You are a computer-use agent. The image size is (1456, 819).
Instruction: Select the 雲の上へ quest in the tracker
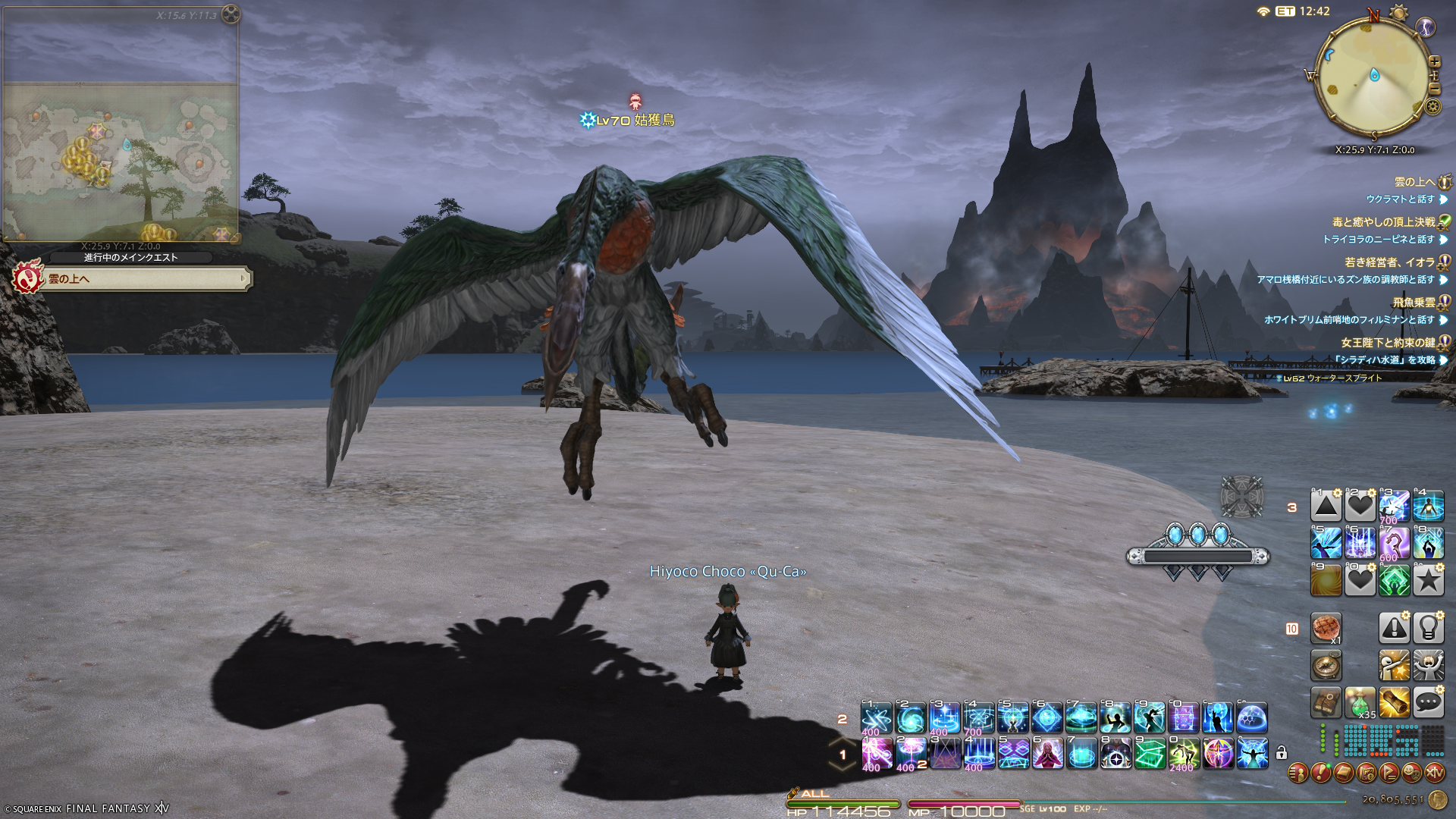point(1415,182)
